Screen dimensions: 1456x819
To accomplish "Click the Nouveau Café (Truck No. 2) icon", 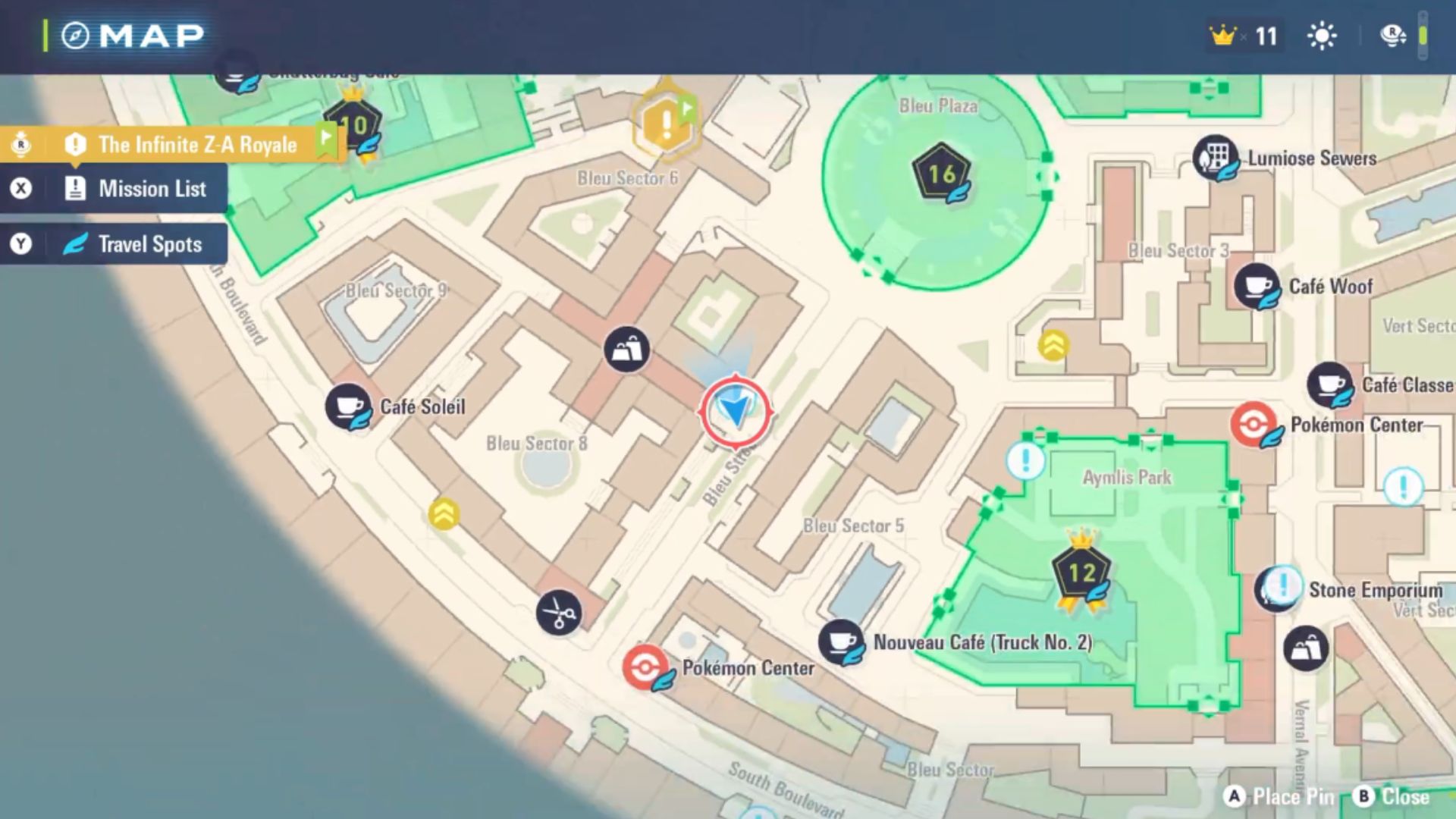I will (x=842, y=639).
